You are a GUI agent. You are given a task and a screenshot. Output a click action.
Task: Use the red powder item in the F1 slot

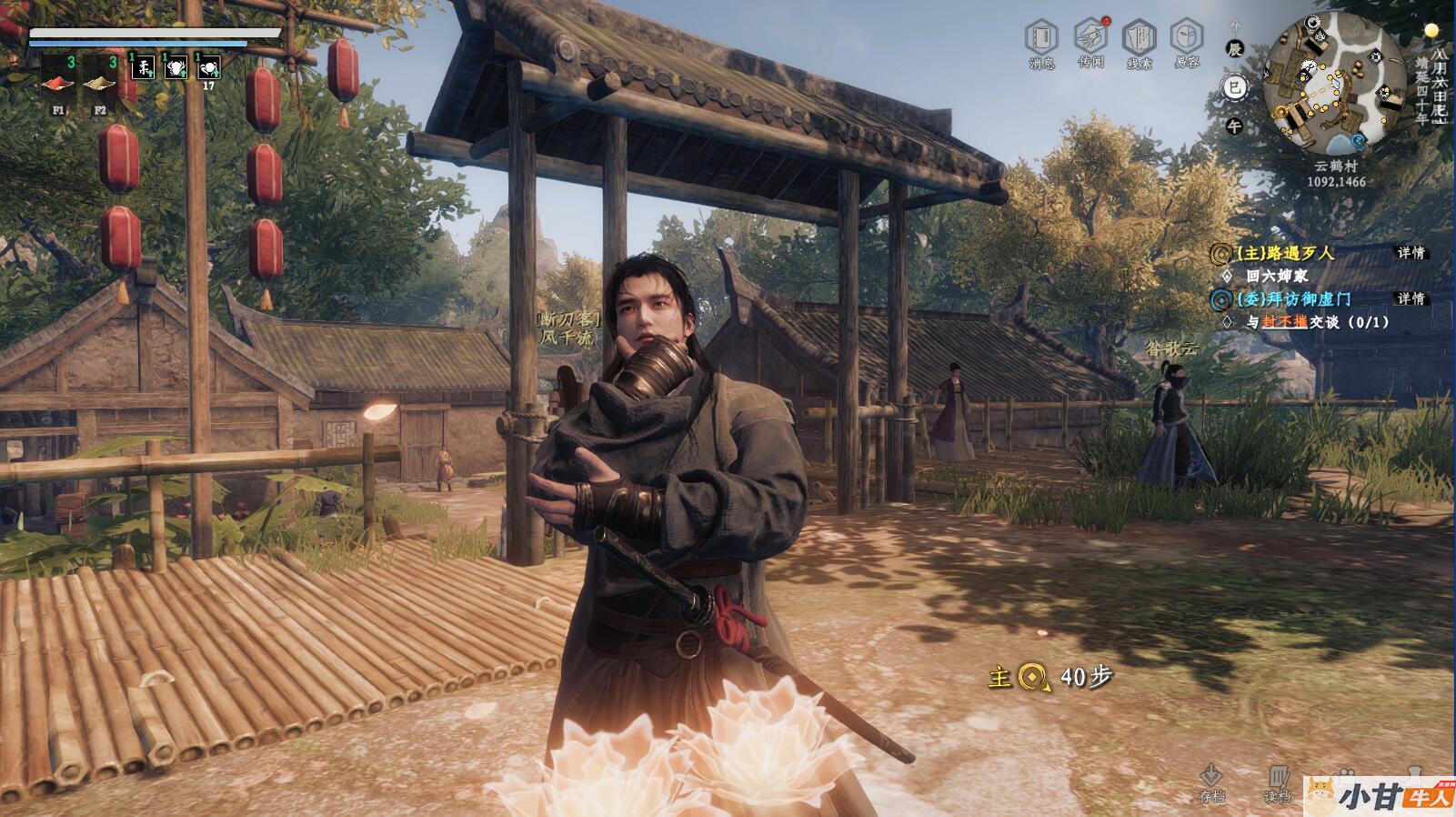[x=58, y=82]
